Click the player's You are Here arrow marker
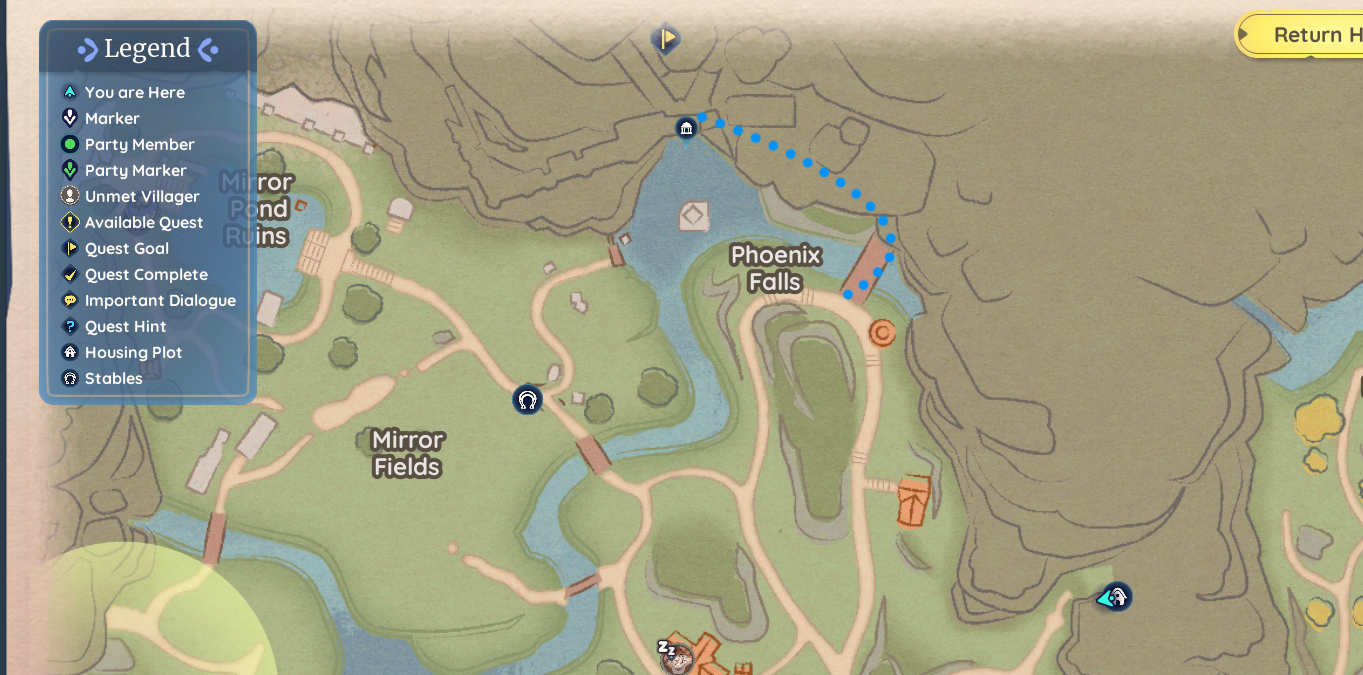 [x=1113, y=598]
